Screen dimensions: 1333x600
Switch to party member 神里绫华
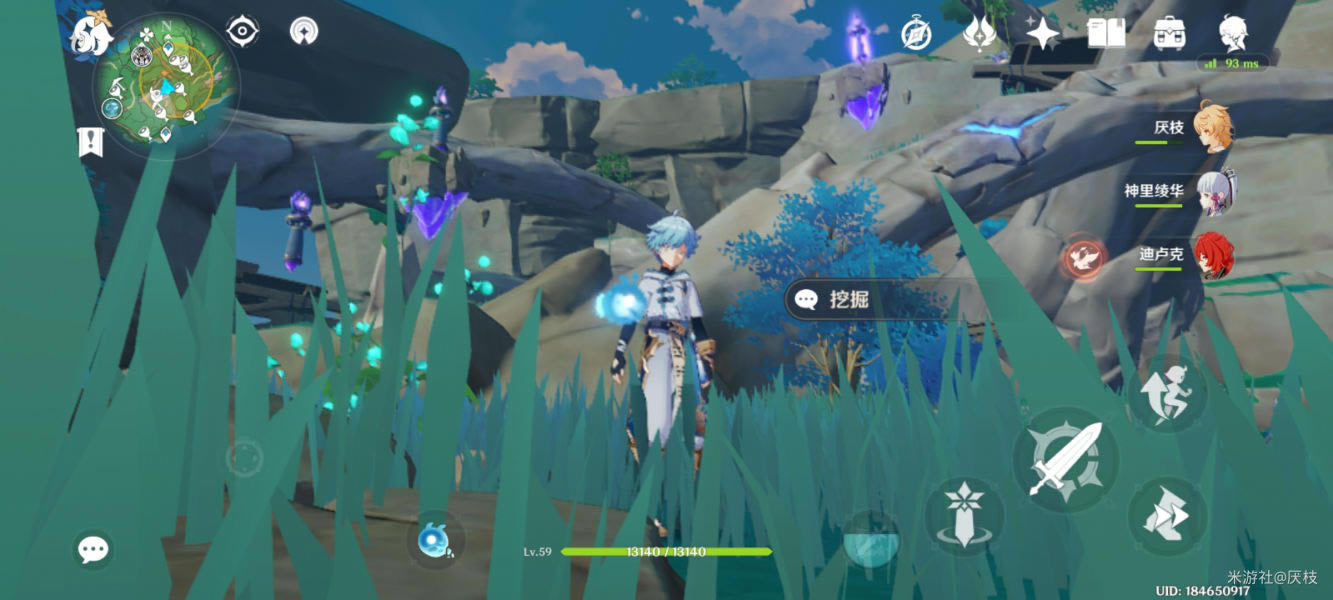[x=1213, y=192]
